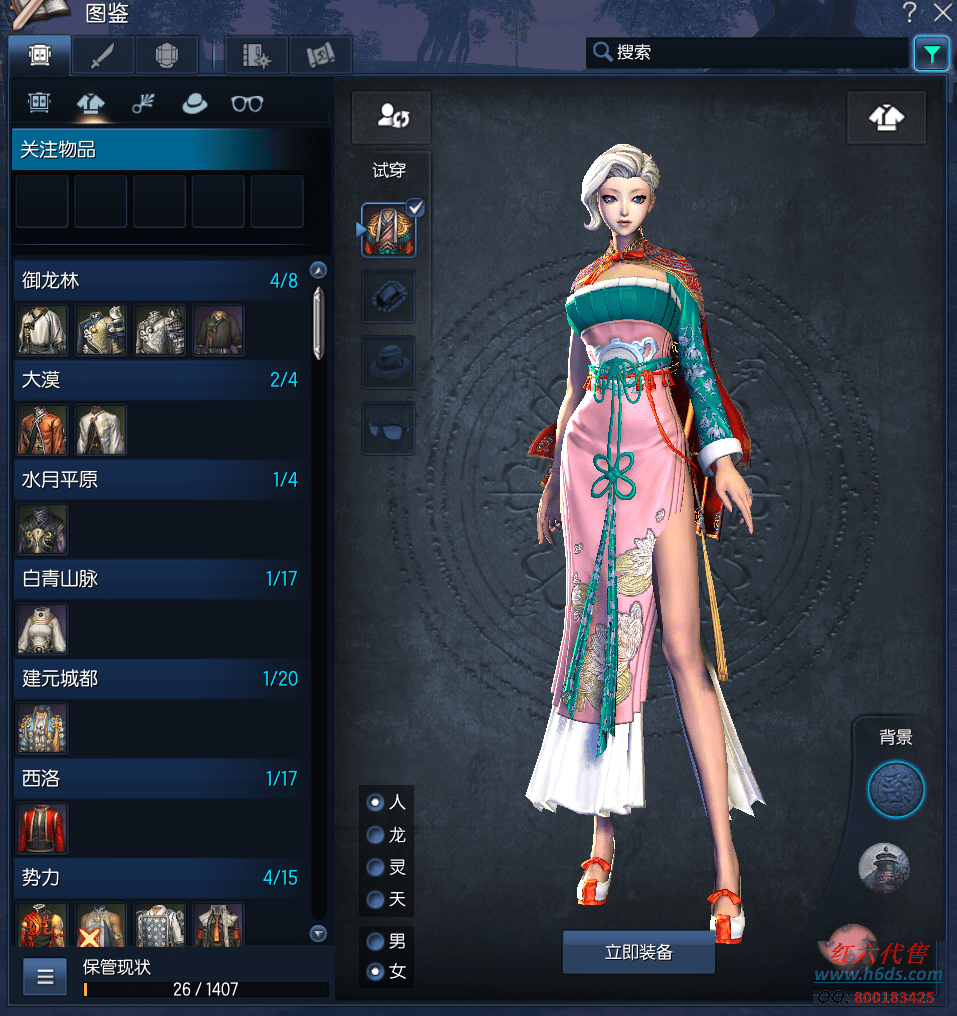The image size is (957, 1016).
Task: Toggle the green funnel filter button
Action: pos(931,54)
